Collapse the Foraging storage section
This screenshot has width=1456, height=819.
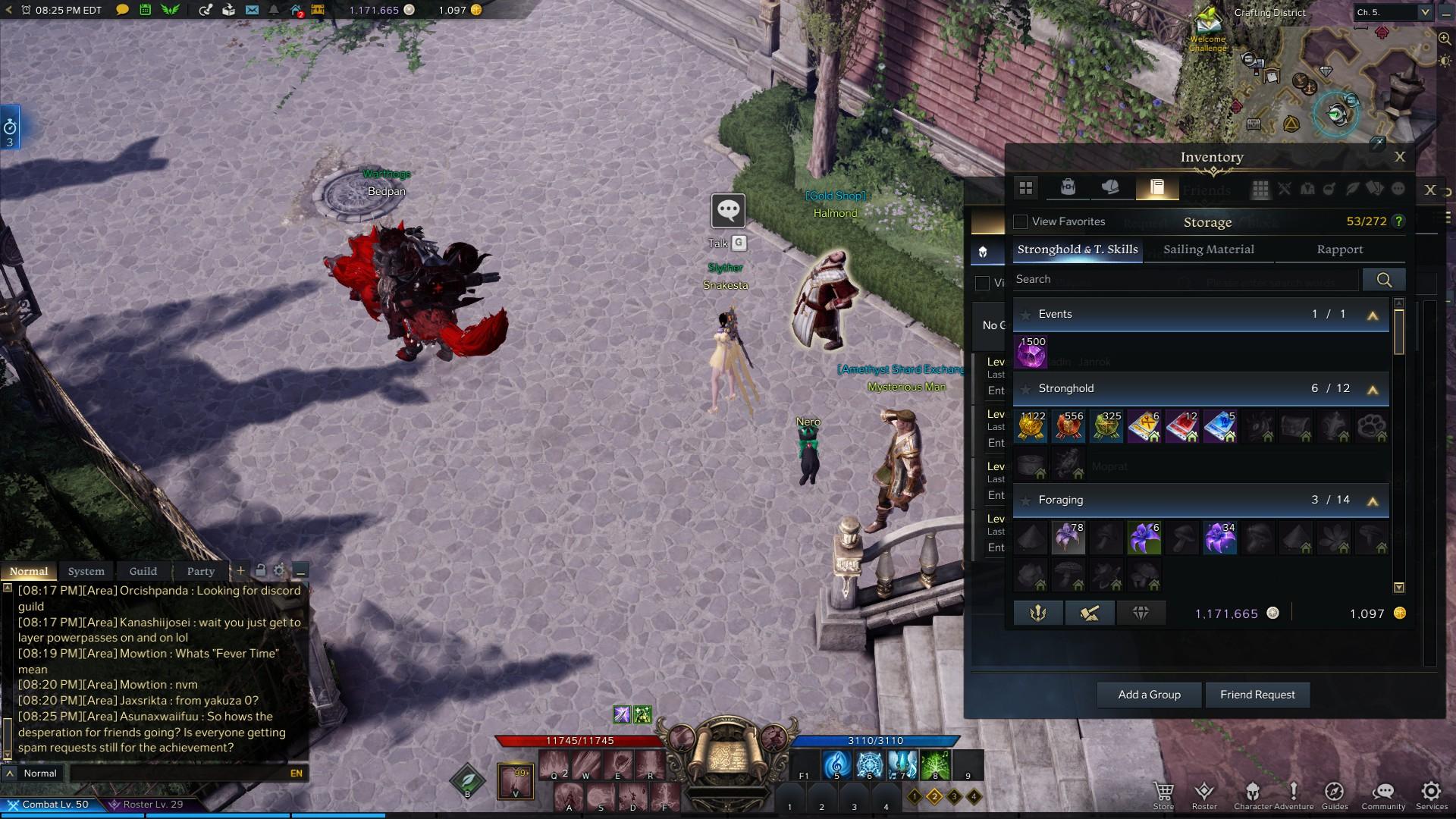pyautogui.click(x=1372, y=501)
